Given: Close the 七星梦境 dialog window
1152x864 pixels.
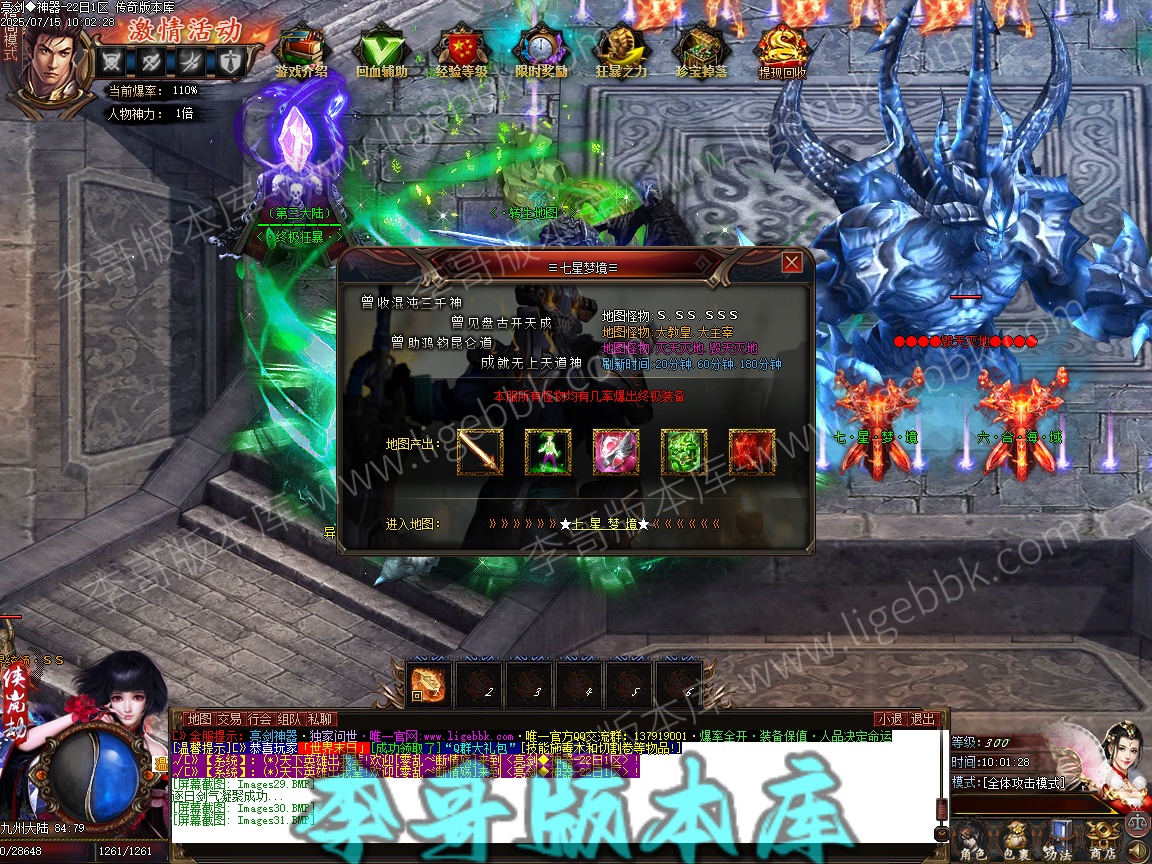Looking at the screenshot, I should pos(792,262).
